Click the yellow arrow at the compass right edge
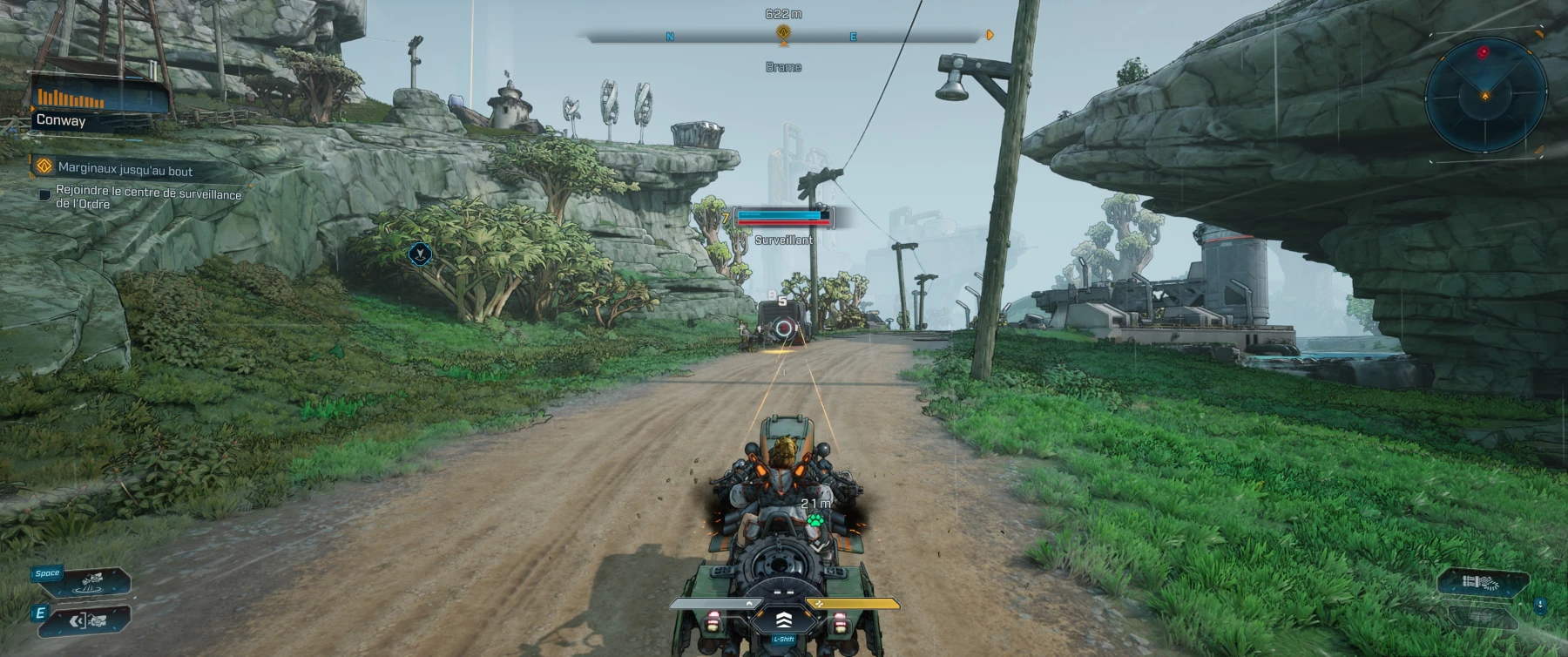 (990, 37)
